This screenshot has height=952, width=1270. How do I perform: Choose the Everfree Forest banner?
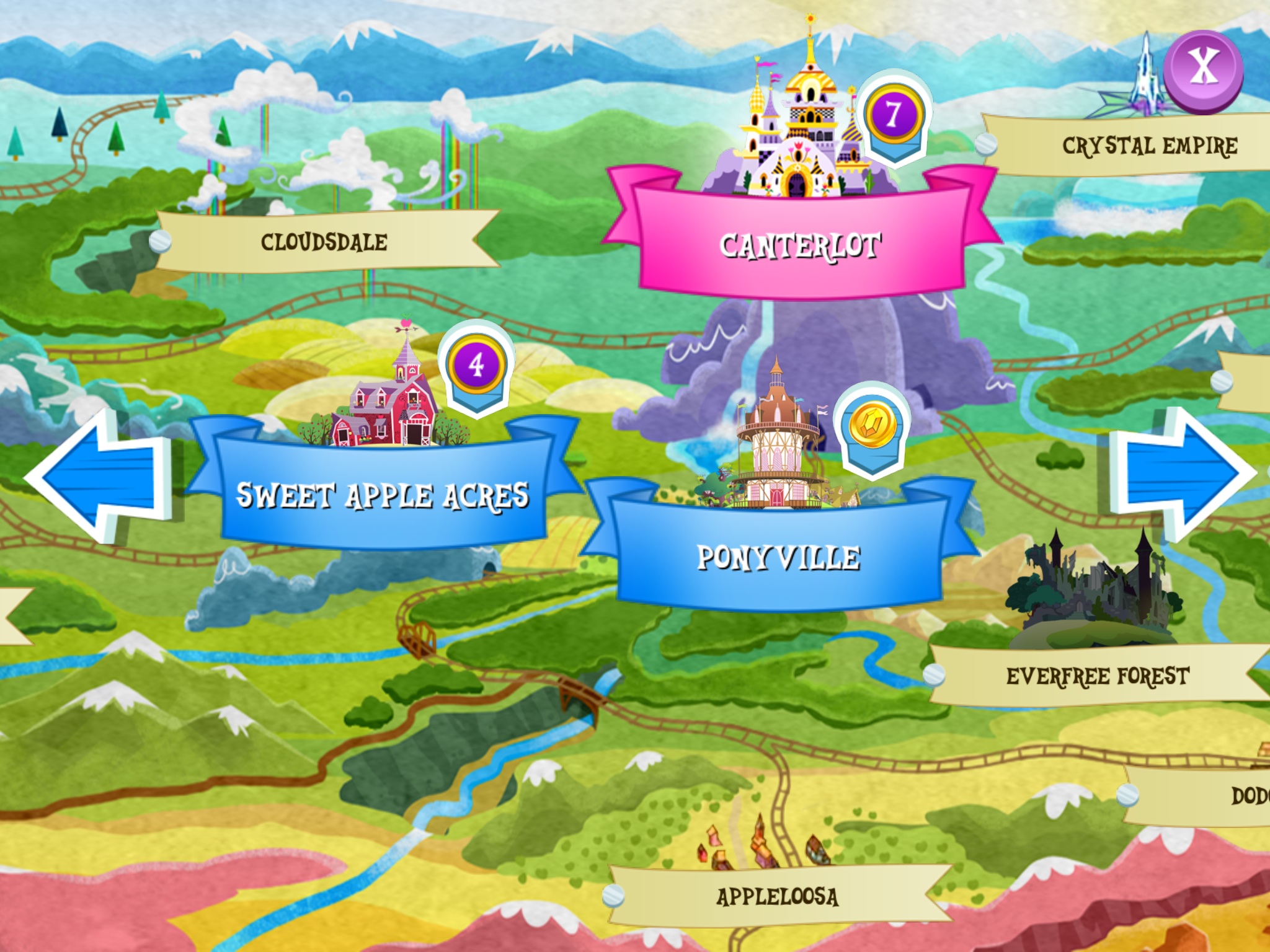[x=1097, y=676]
